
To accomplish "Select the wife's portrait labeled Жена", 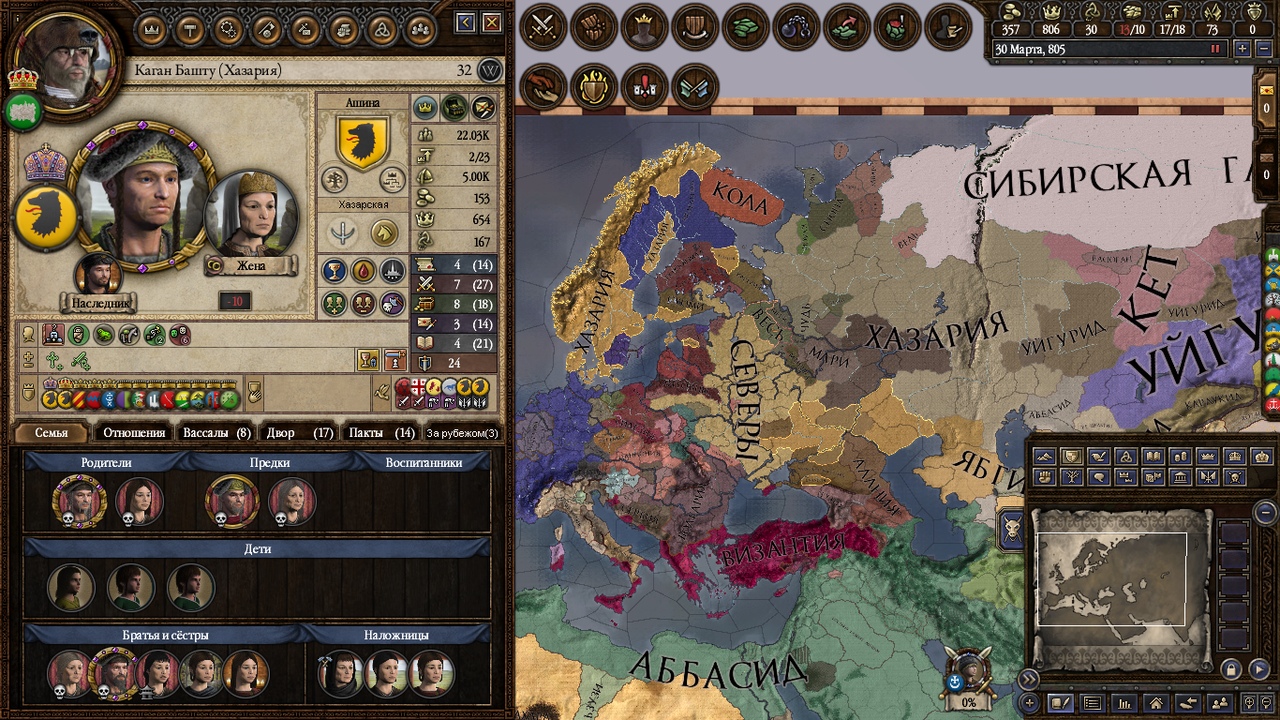I will tap(251, 216).
